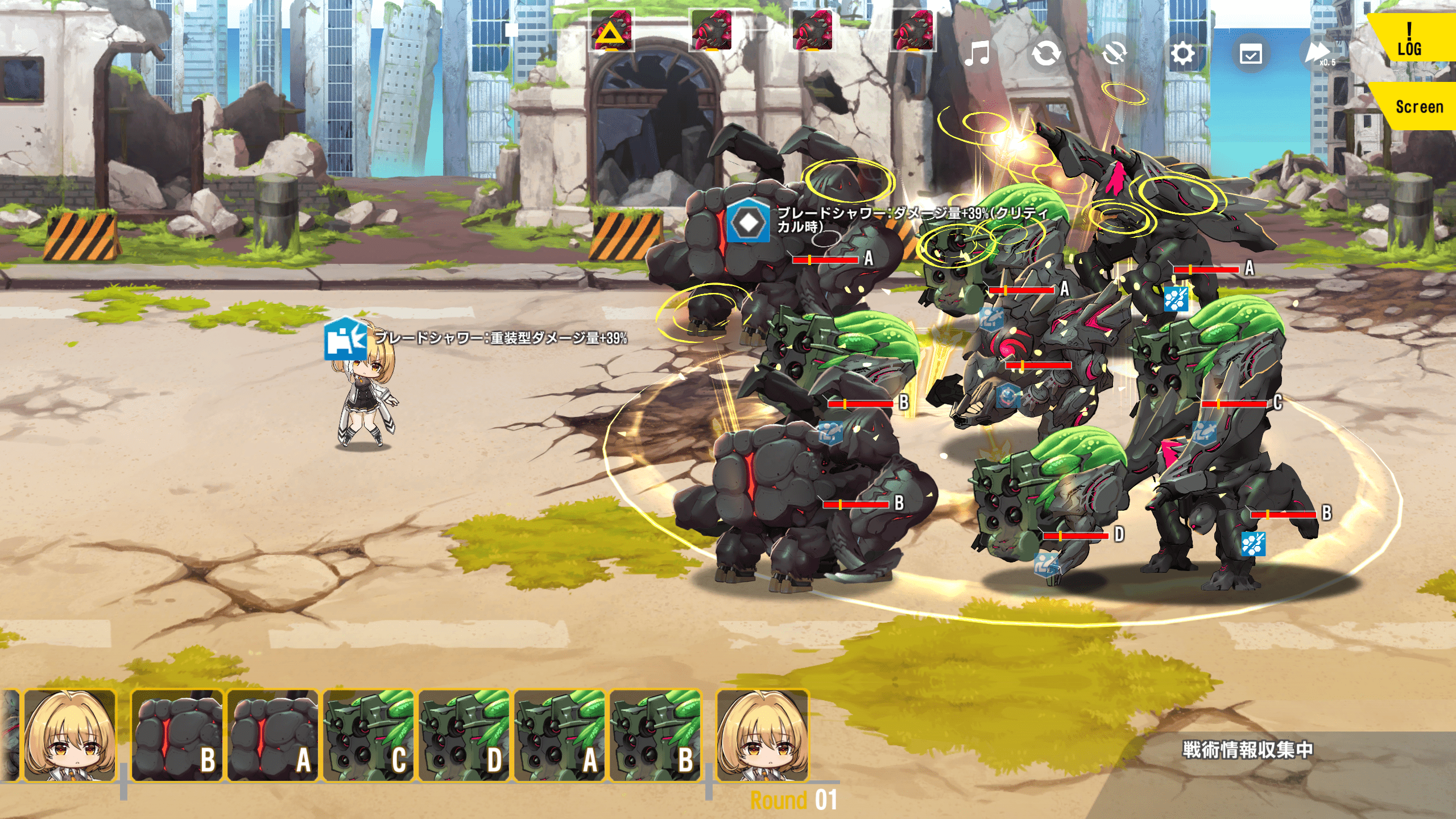Tap the yellow Screen button

point(1418,106)
